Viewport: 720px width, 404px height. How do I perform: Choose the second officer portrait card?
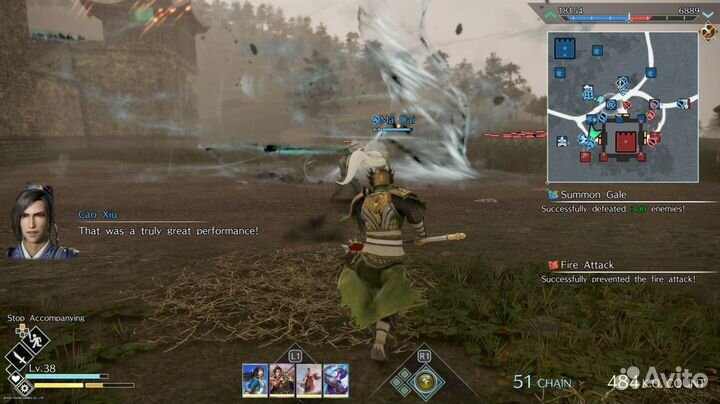(x=282, y=379)
